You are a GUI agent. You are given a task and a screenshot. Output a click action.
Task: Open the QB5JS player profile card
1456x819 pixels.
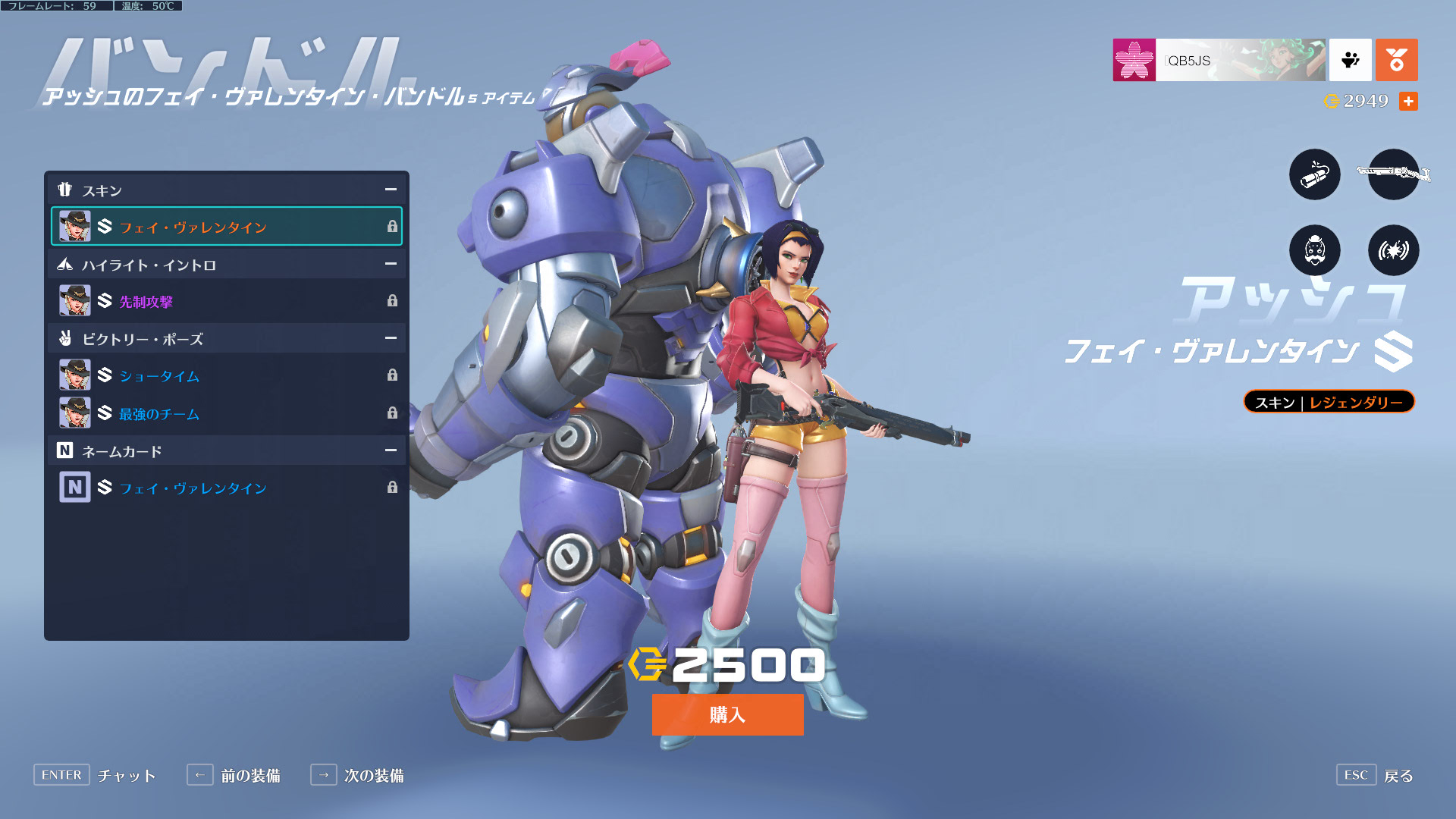tap(1219, 60)
